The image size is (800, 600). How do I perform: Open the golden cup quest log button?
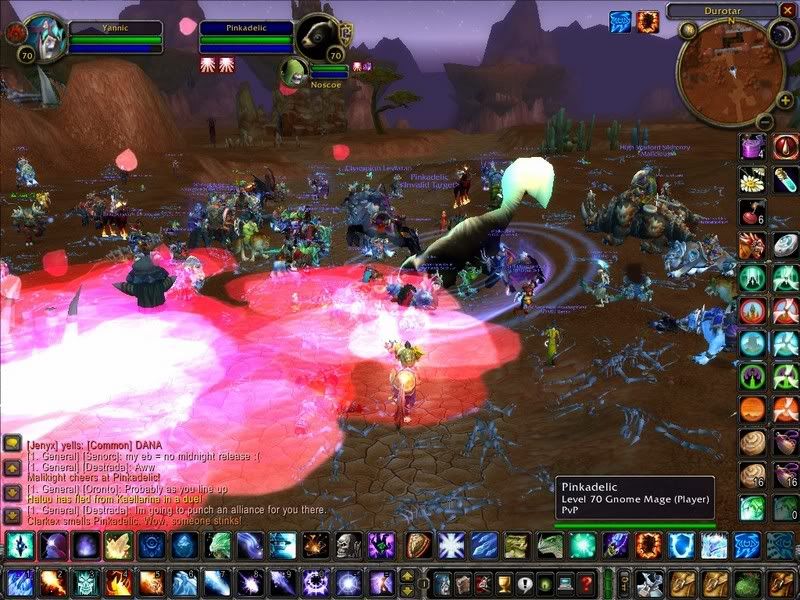[x=503, y=583]
